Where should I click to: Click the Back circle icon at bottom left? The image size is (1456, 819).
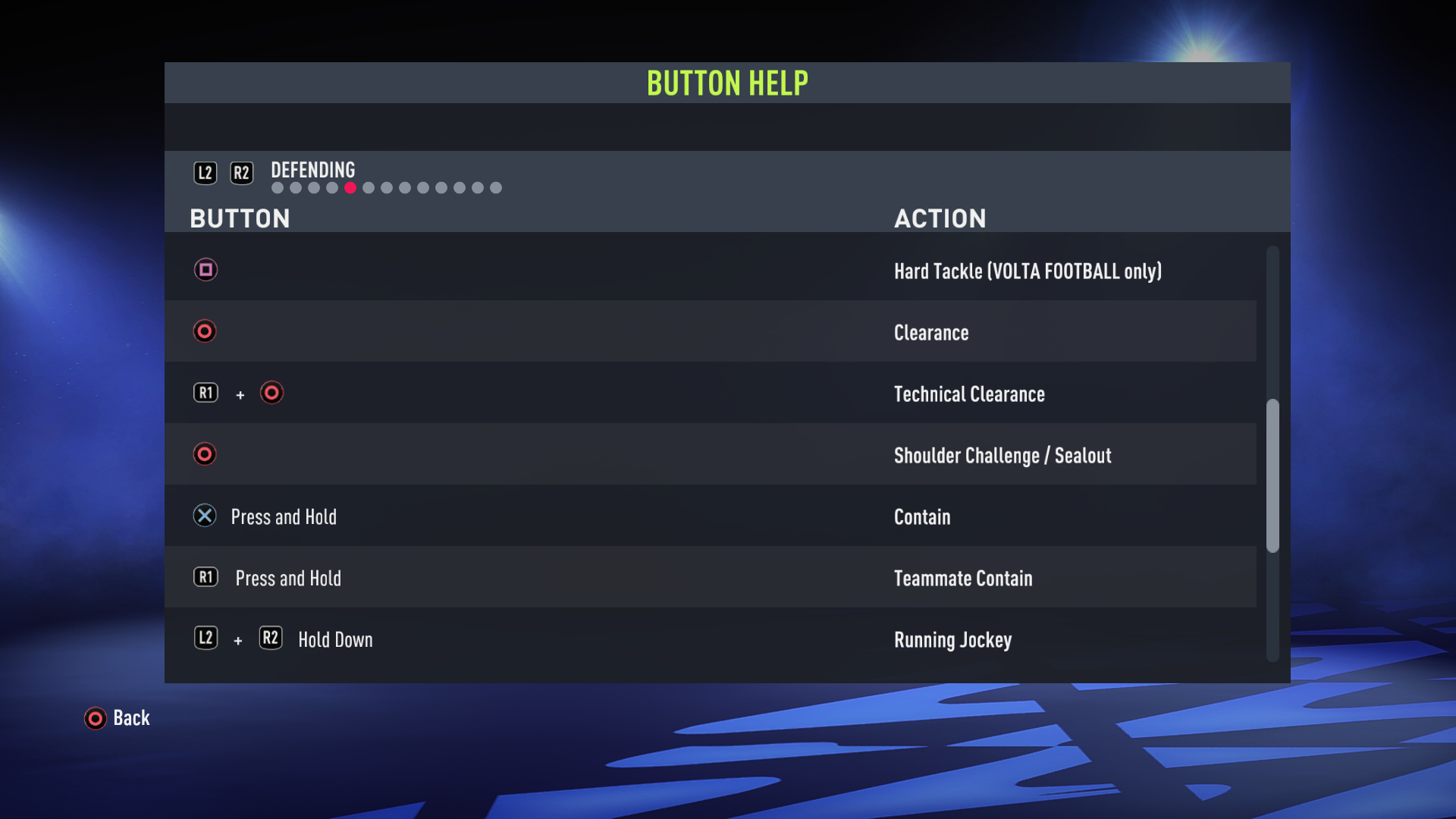click(x=95, y=718)
